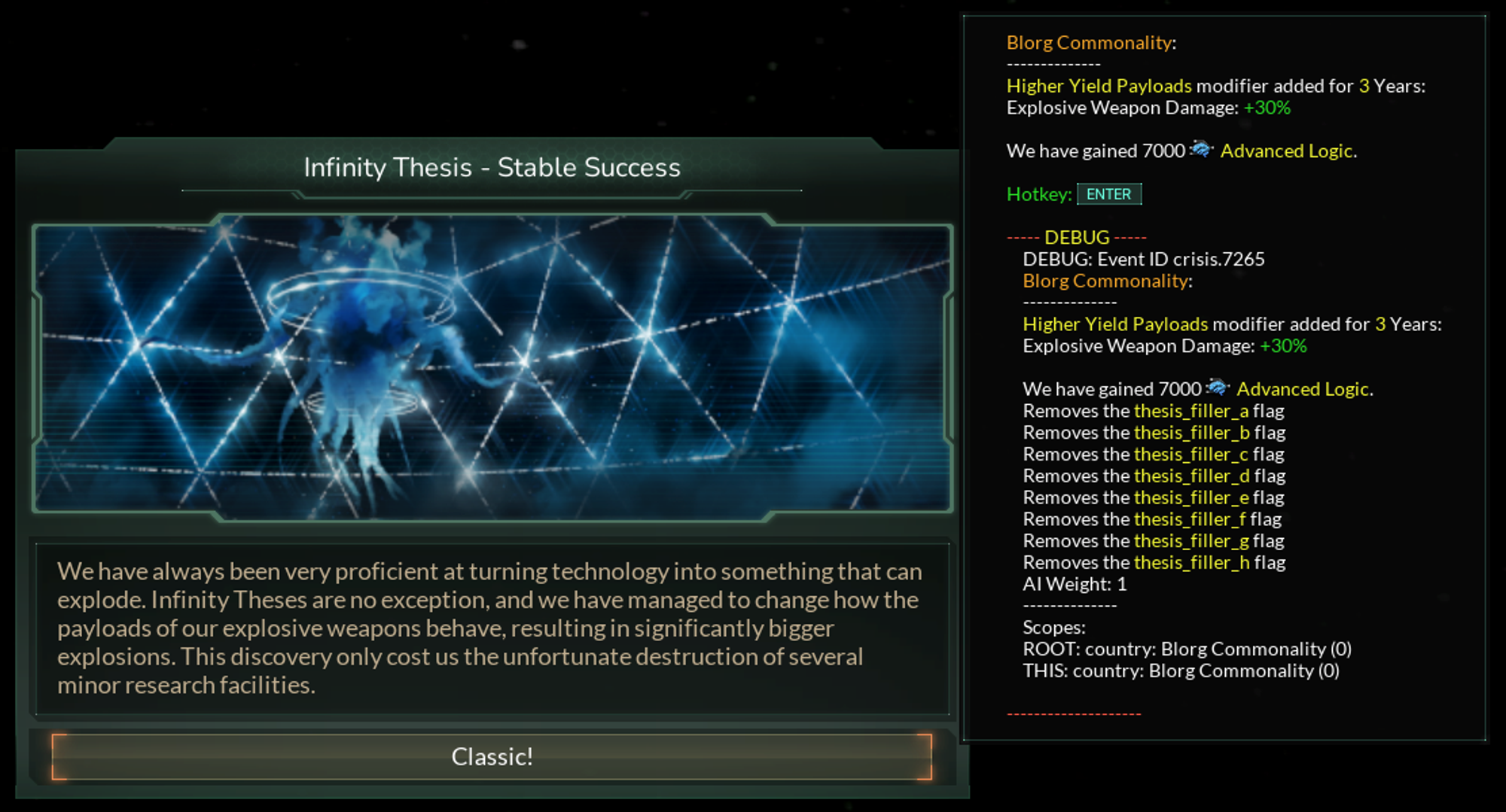Click the ROOT country scope entry
The height and width of the screenshot is (812, 1506).
pos(1187,648)
